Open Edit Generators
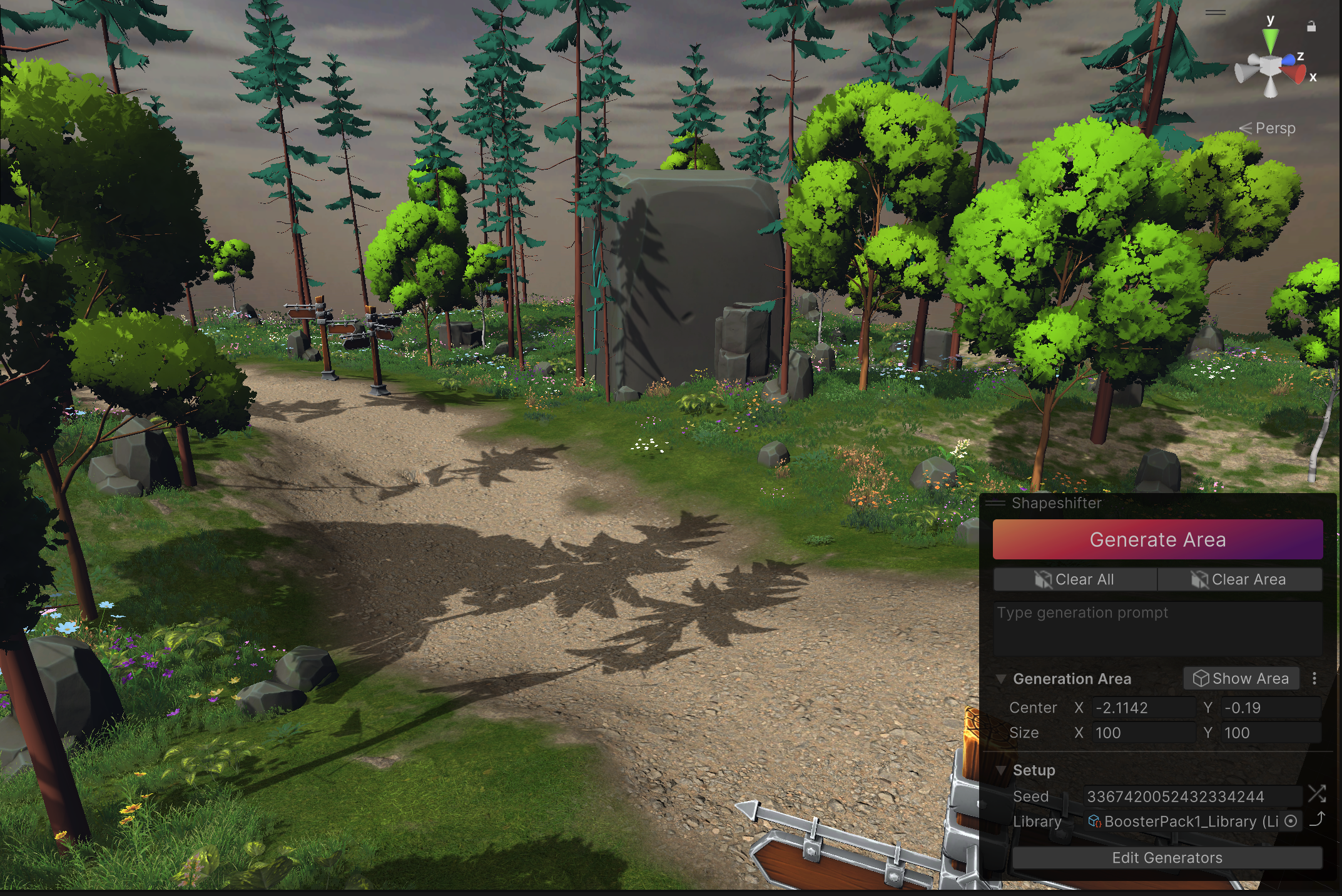1342x896 pixels. pyautogui.click(x=1167, y=858)
